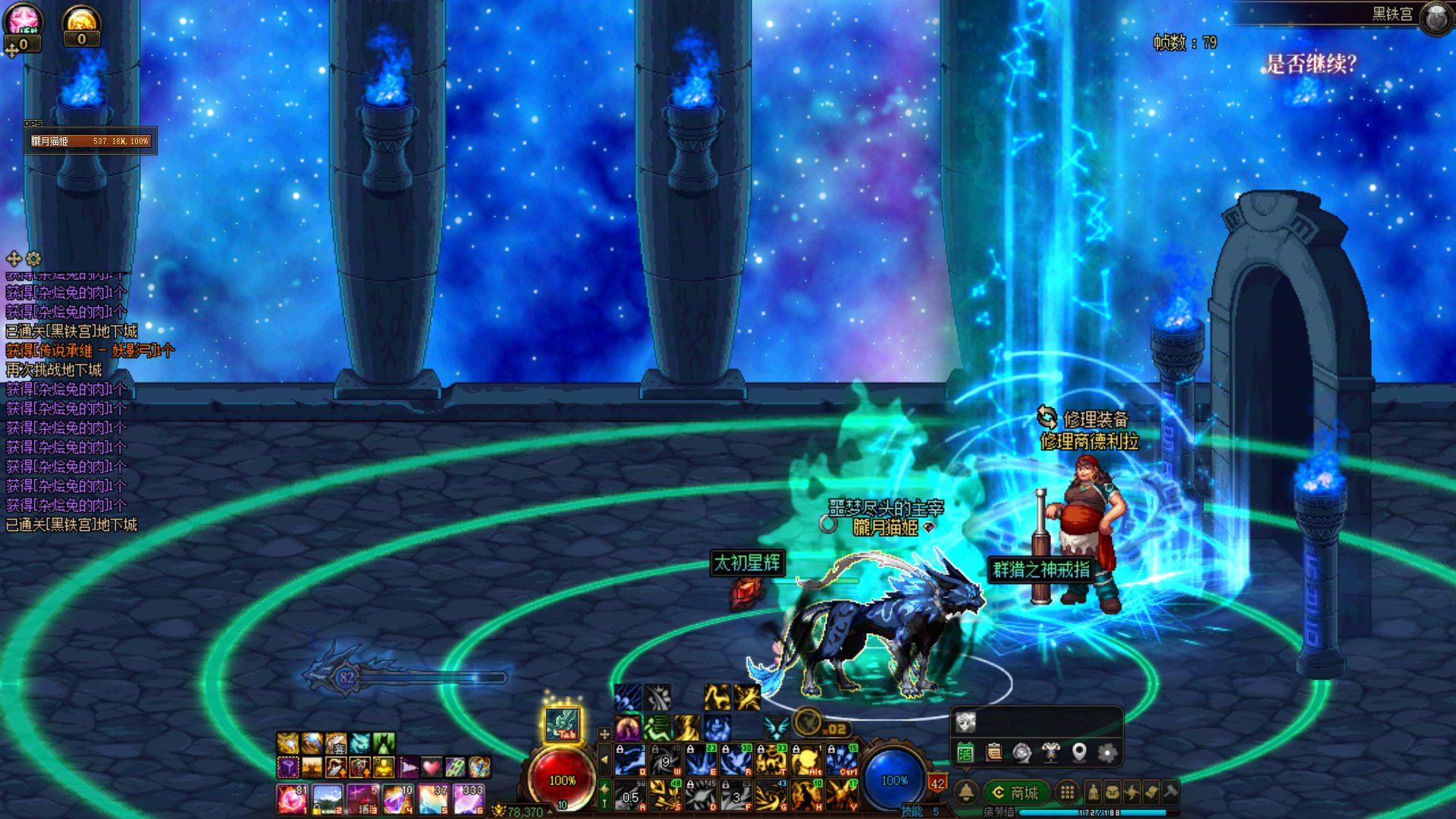1456x819 pixels.
Task: Open the 商城 shop button
Action: (x=1016, y=792)
